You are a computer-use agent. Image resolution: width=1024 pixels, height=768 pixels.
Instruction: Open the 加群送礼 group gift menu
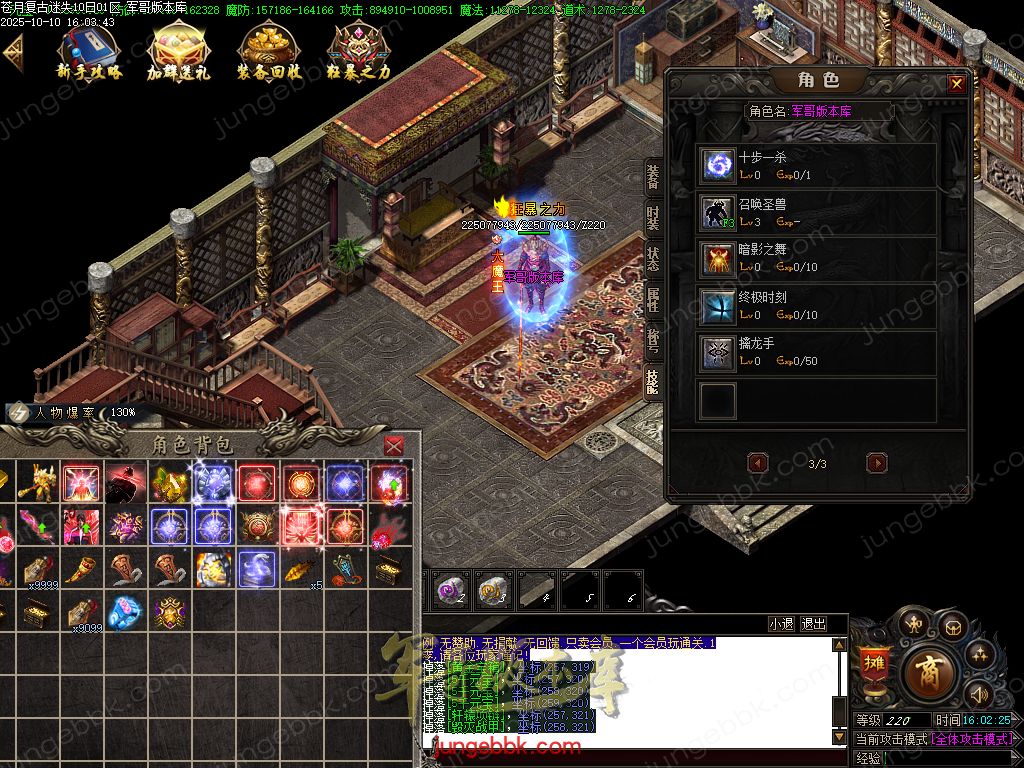pos(178,51)
